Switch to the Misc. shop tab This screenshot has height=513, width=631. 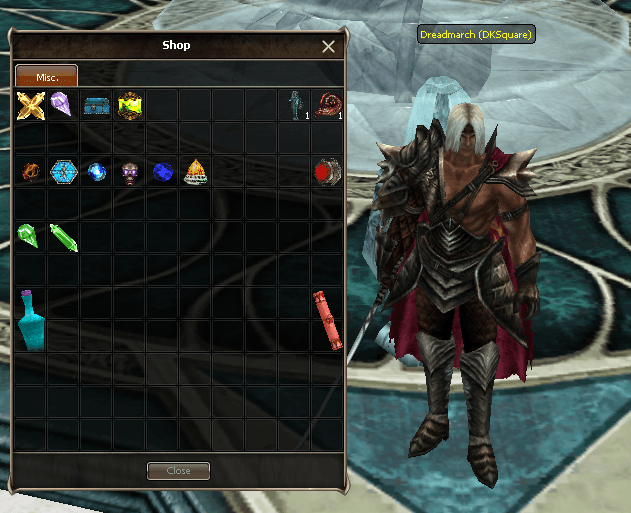point(46,76)
